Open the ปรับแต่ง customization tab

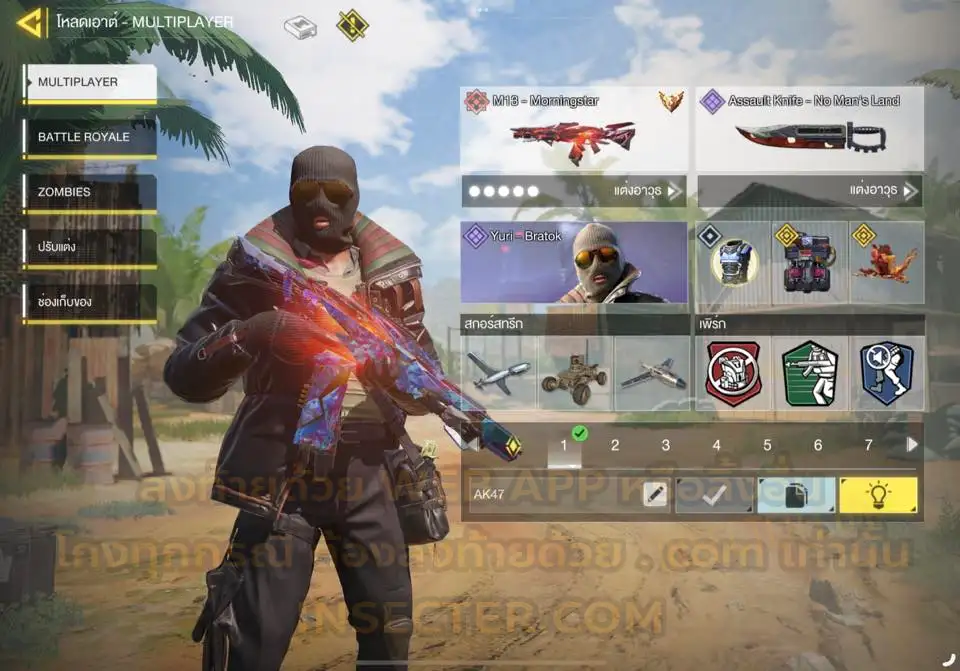[x=90, y=247]
